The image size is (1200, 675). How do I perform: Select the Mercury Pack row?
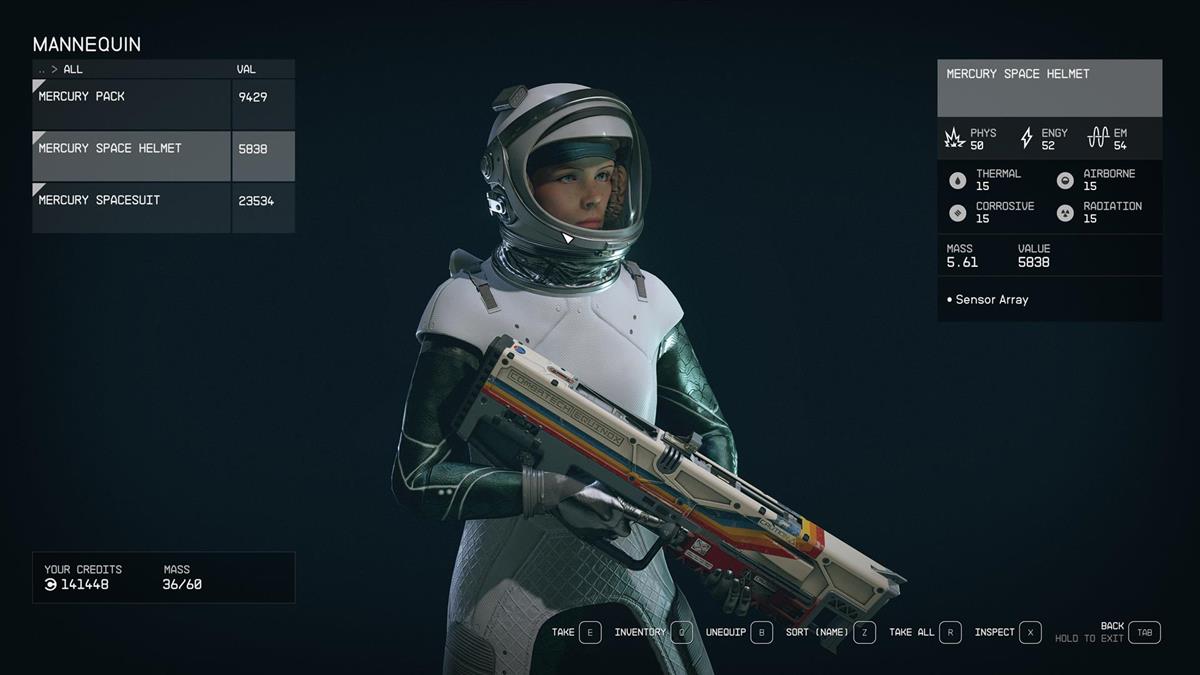pyautogui.click(x=132, y=104)
